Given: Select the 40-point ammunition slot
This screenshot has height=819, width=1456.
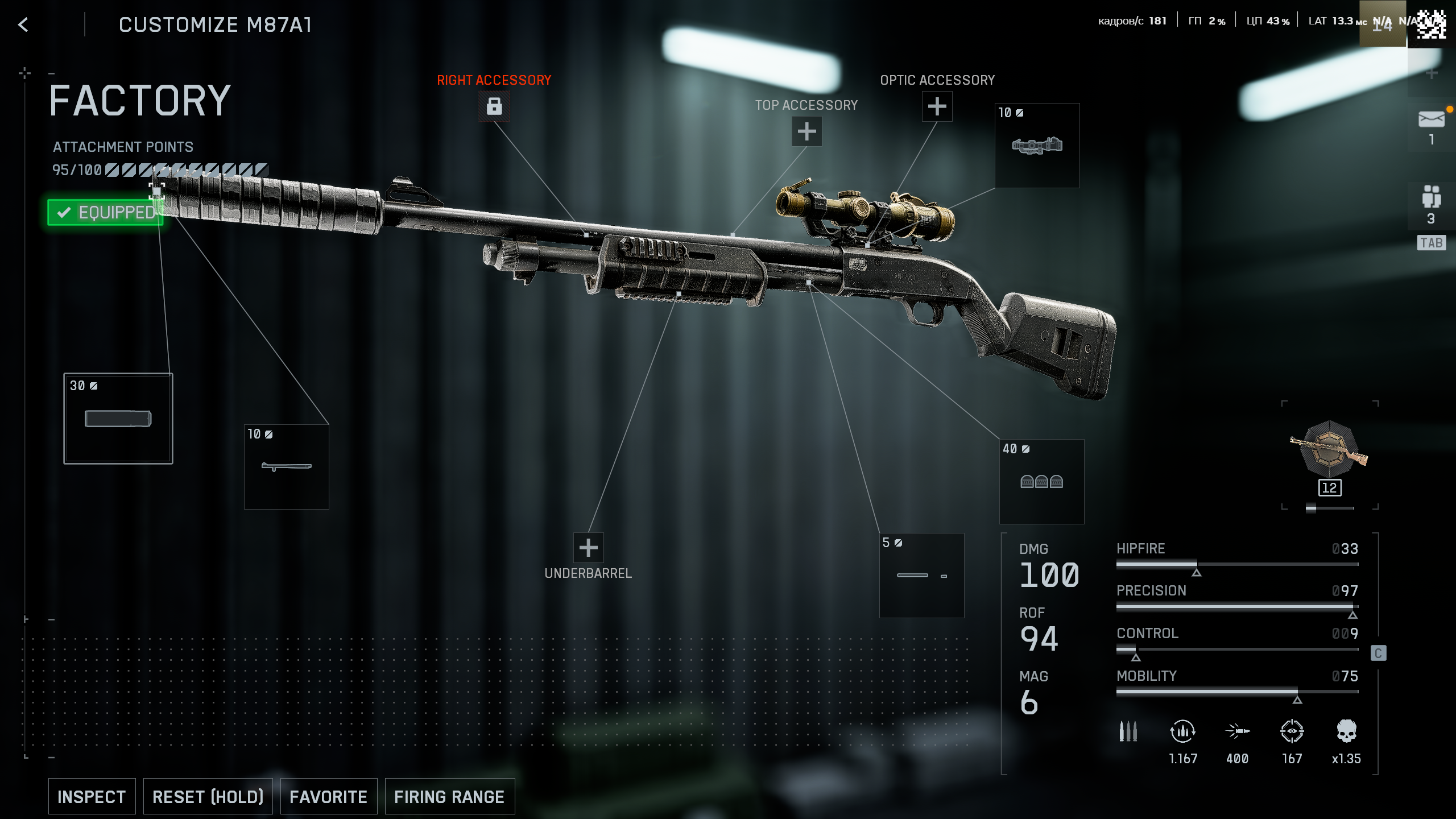Looking at the screenshot, I should [x=1041, y=481].
